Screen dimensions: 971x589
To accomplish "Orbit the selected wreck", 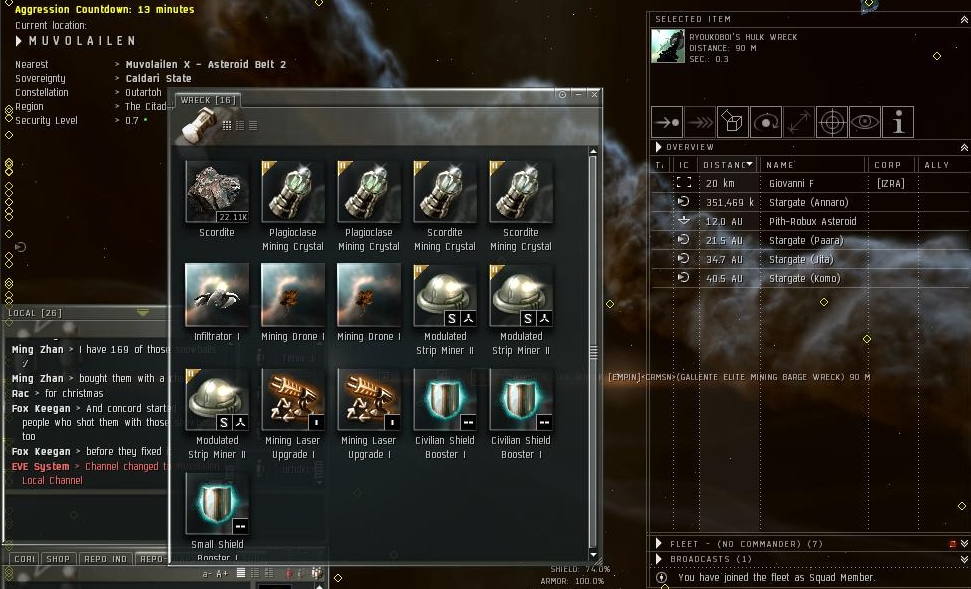I will [x=766, y=122].
